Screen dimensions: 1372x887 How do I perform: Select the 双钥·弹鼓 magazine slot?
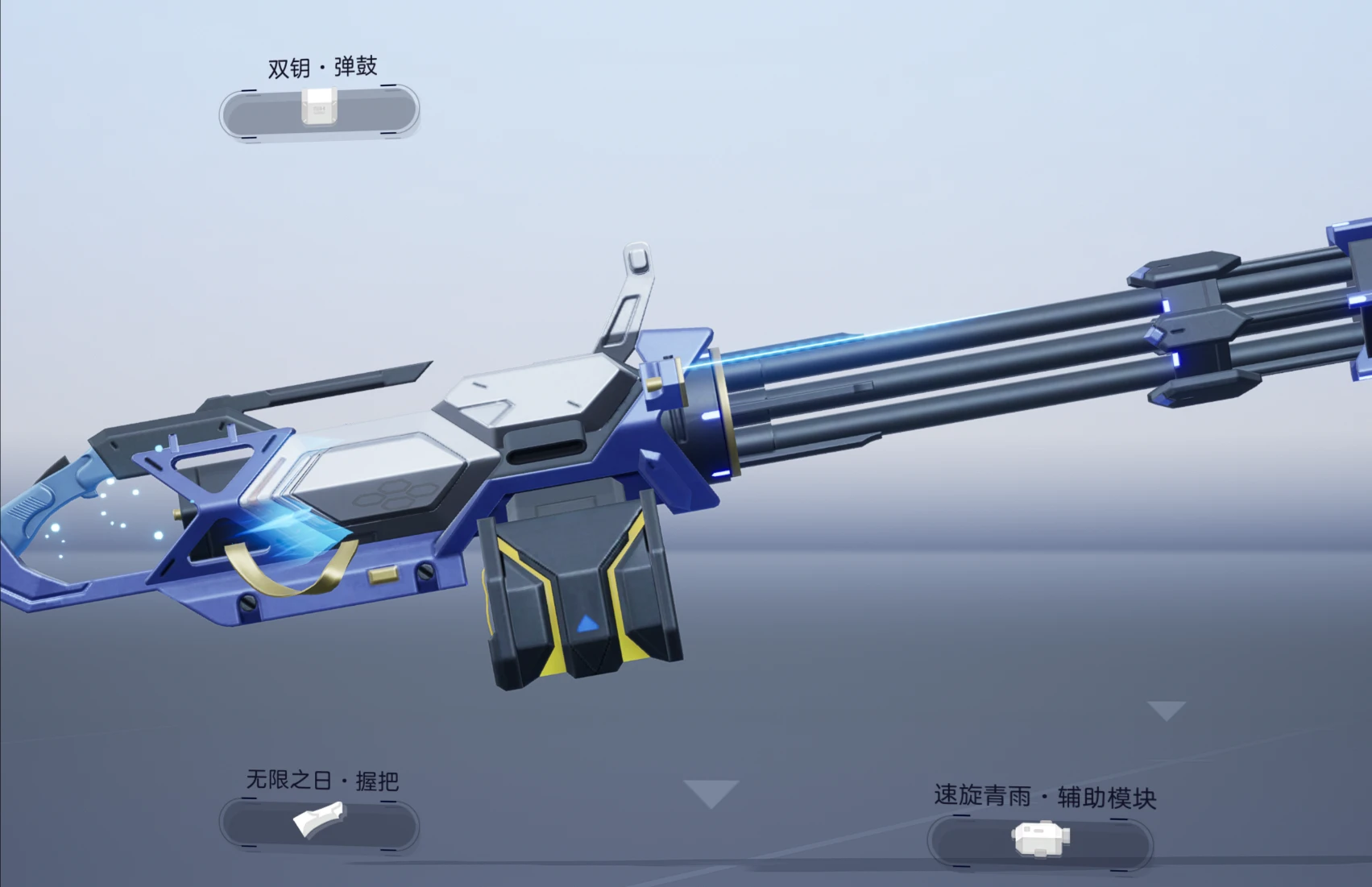[x=319, y=110]
